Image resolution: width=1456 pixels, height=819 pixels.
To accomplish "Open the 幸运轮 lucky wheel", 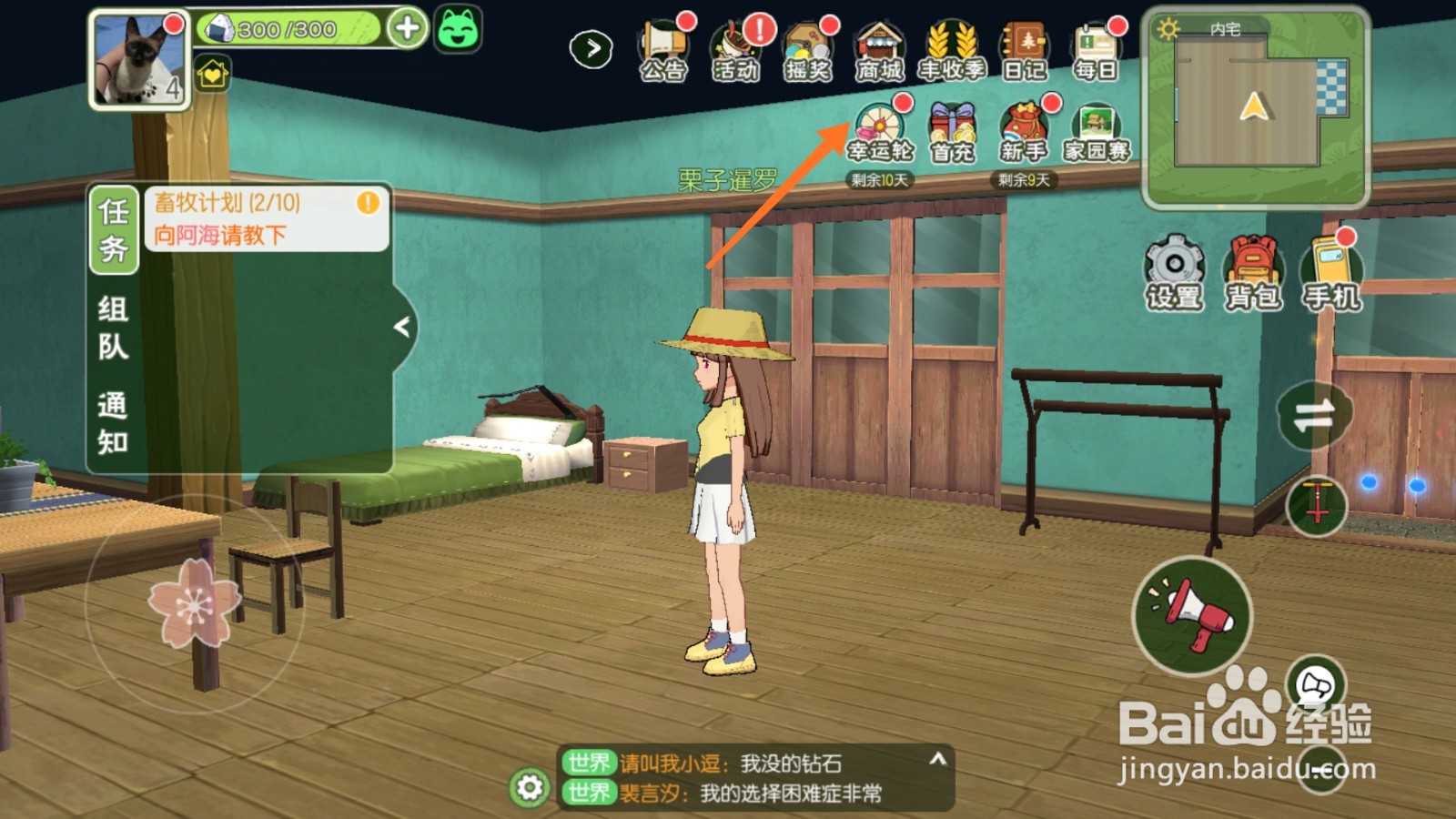I will click(879, 132).
